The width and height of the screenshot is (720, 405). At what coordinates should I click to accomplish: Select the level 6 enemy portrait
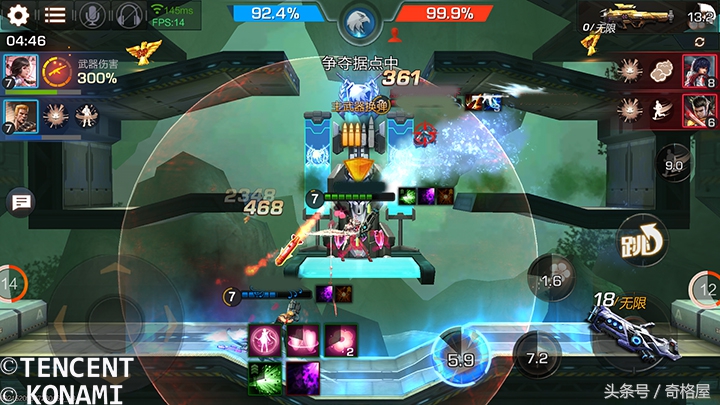click(x=696, y=112)
